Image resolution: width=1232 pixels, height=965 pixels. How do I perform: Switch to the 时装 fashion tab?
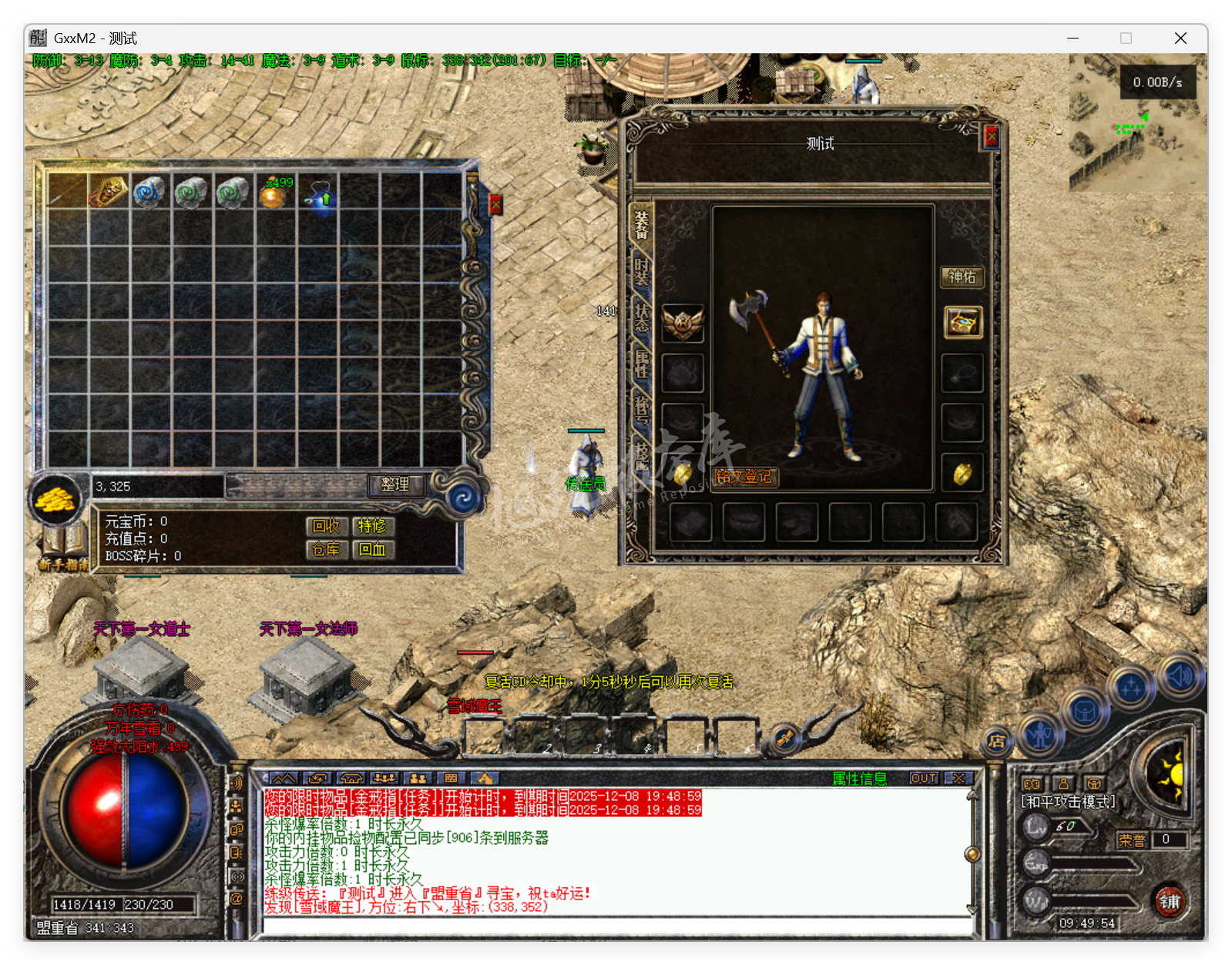coord(641,271)
